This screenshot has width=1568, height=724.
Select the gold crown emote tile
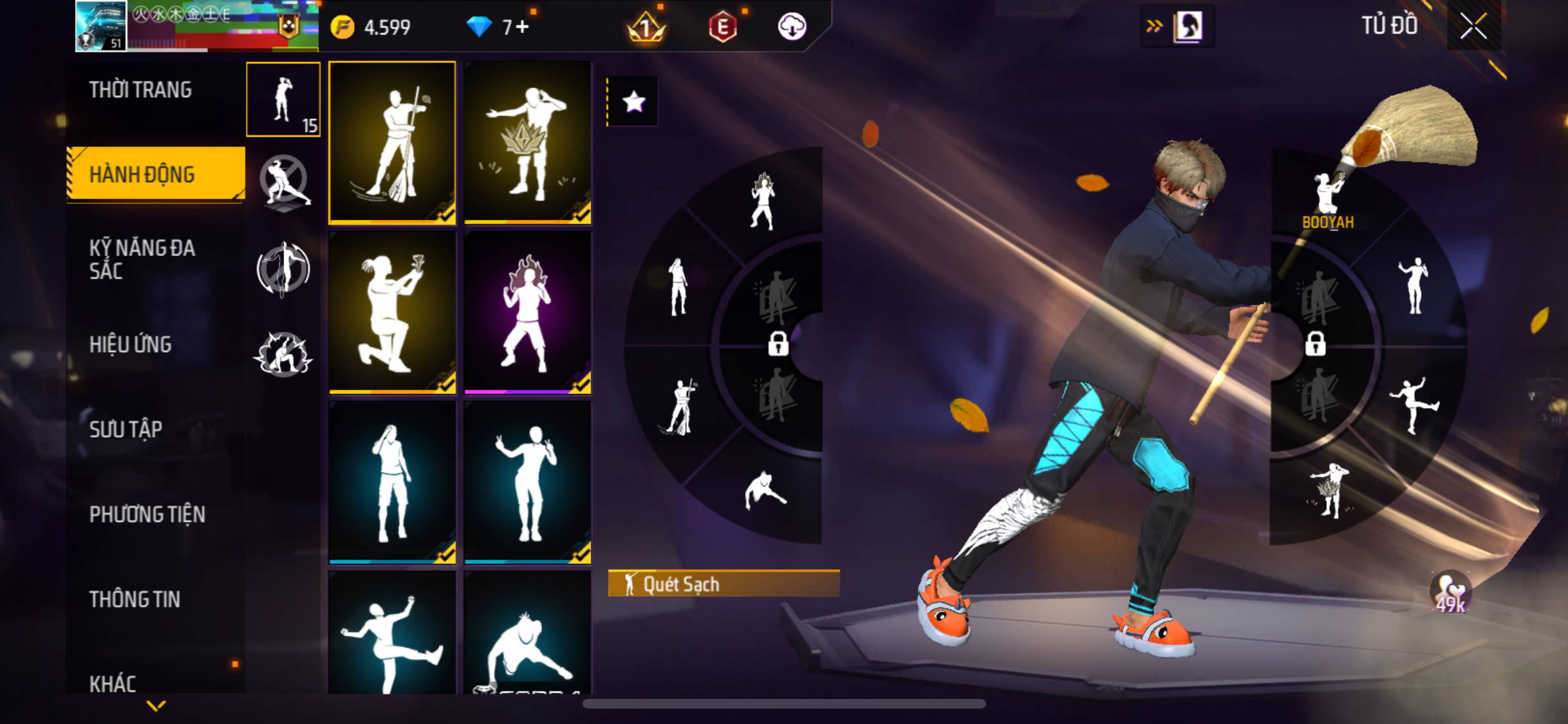(x=527, y=143)
